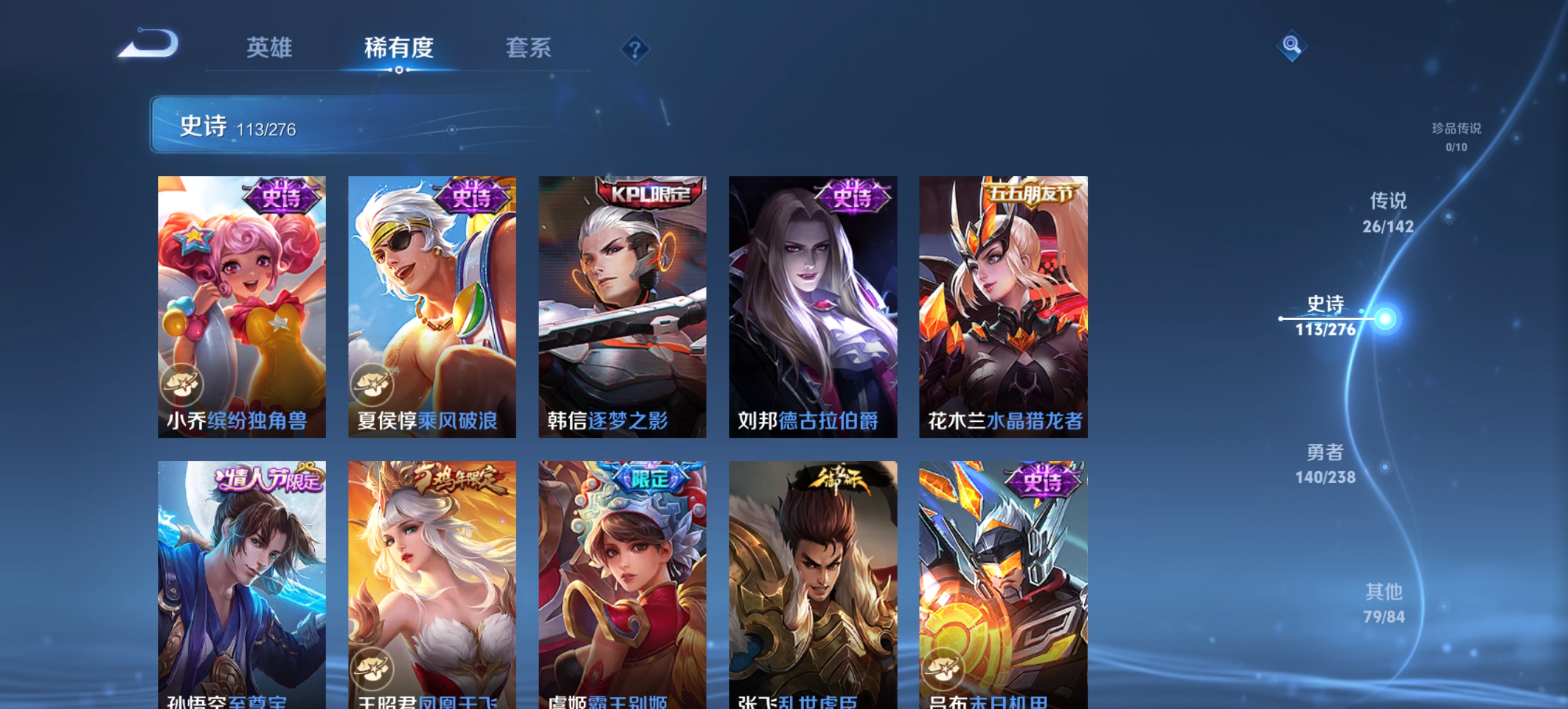Switch to the 英雄 tab
This screenshot has height=709, width=1568.
269,49
